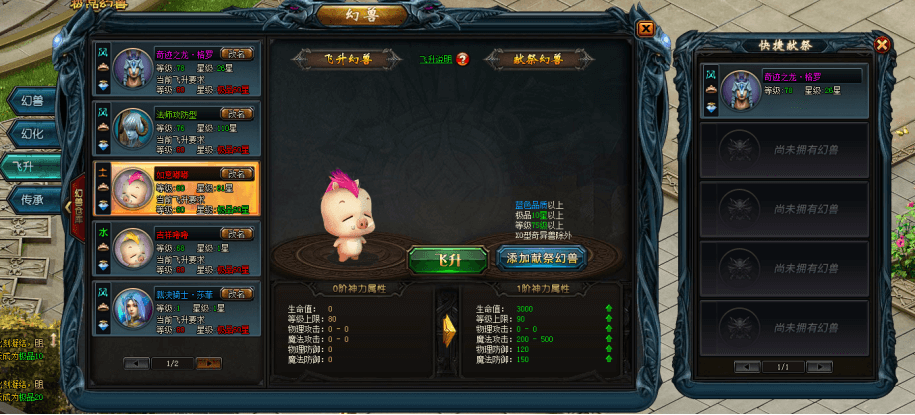Open the 幻化 side tab
This screenshot has height=415, width=915.
(32, 133)
